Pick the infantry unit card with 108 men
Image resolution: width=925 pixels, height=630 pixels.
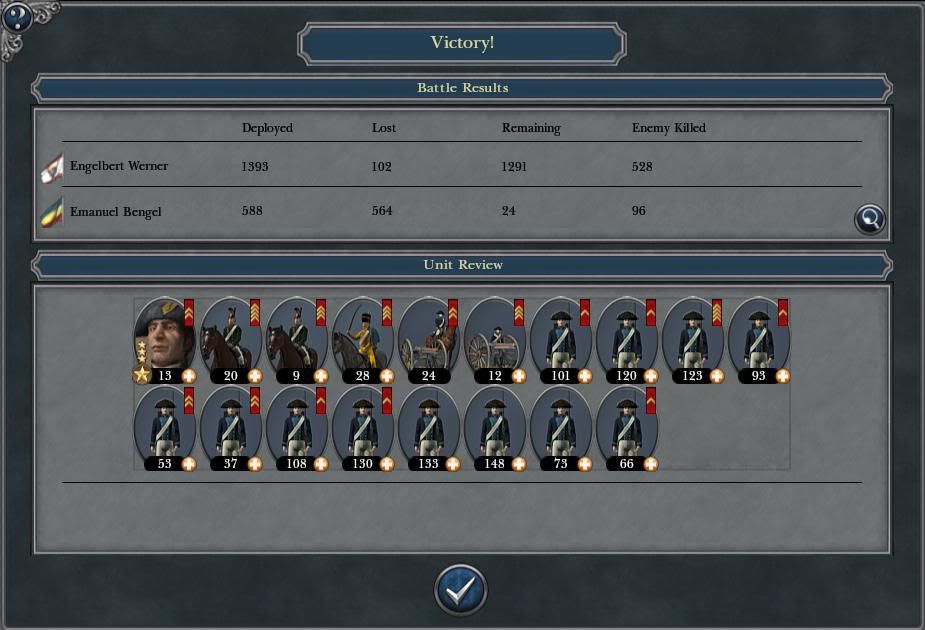pyautogui.click(x=297, y=427)
